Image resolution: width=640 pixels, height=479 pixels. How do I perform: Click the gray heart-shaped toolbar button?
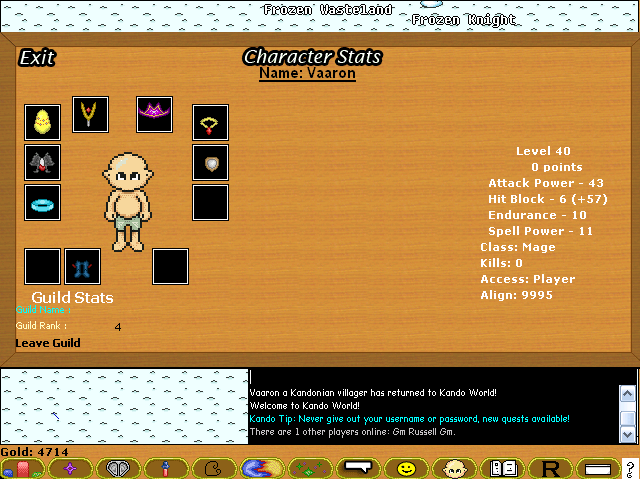[119, 468]
